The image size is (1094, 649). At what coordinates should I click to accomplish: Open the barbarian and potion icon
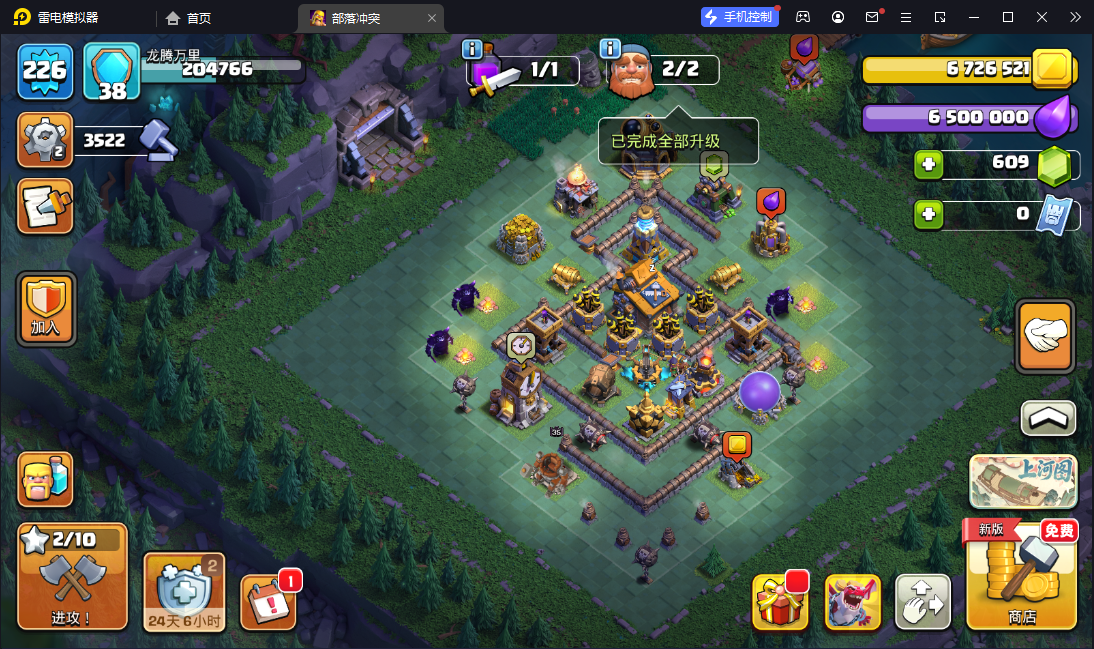[45, 479]
